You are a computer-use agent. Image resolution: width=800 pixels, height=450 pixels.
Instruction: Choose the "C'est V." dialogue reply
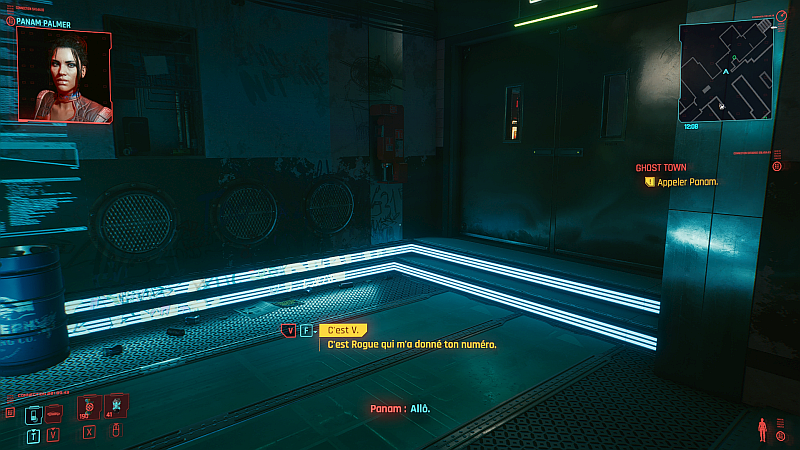pos(340,330)
